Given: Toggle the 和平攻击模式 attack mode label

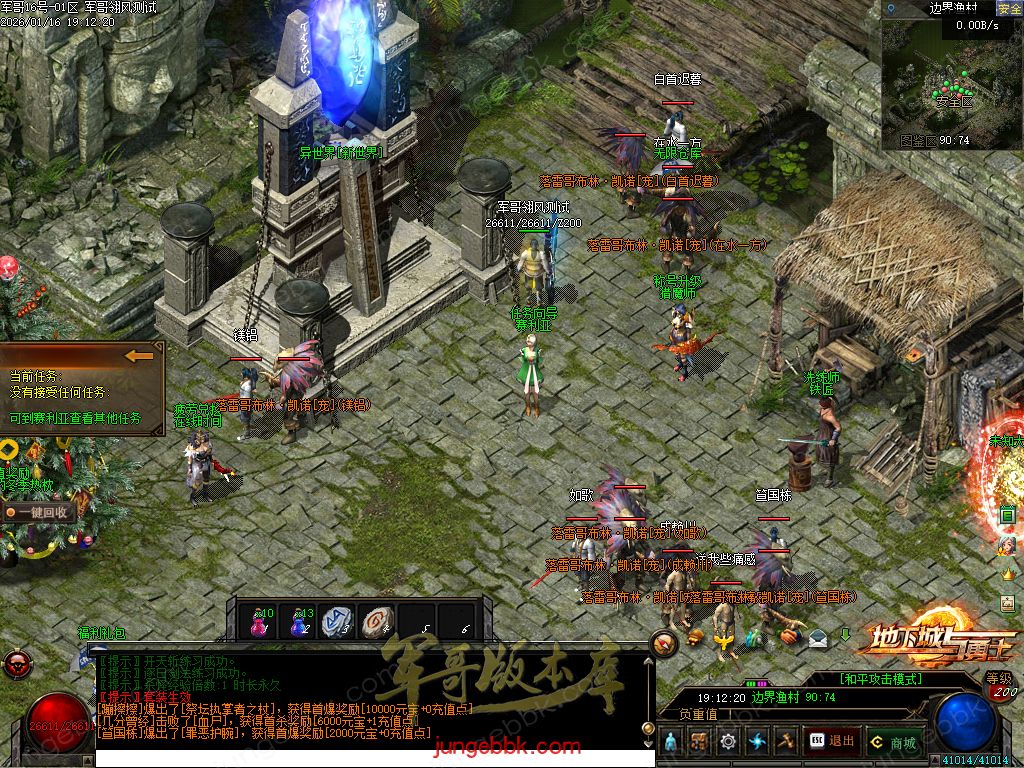Looking at the screenshot, I should click(x=880, y=678).
